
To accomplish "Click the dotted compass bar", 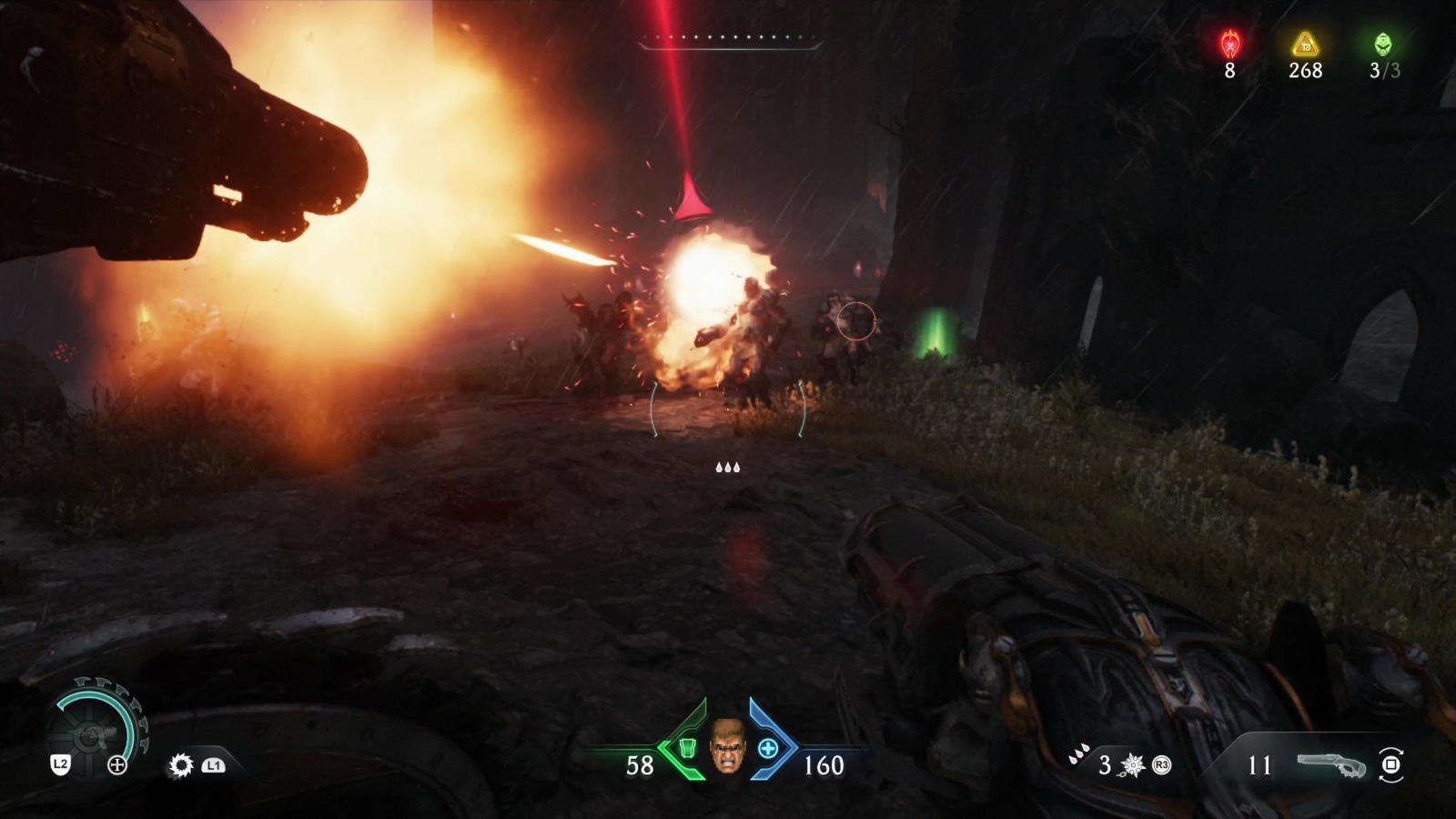I will 729,39.
